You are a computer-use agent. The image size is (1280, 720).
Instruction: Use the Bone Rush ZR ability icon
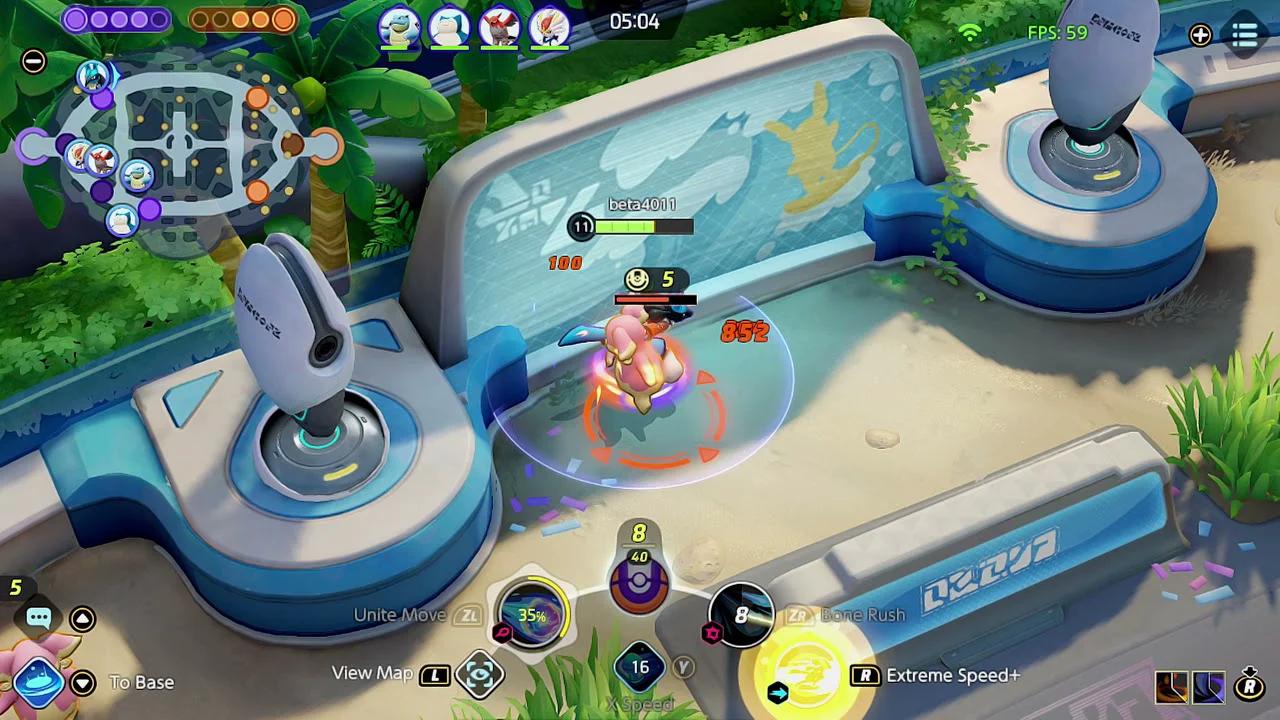click(740, 614)
